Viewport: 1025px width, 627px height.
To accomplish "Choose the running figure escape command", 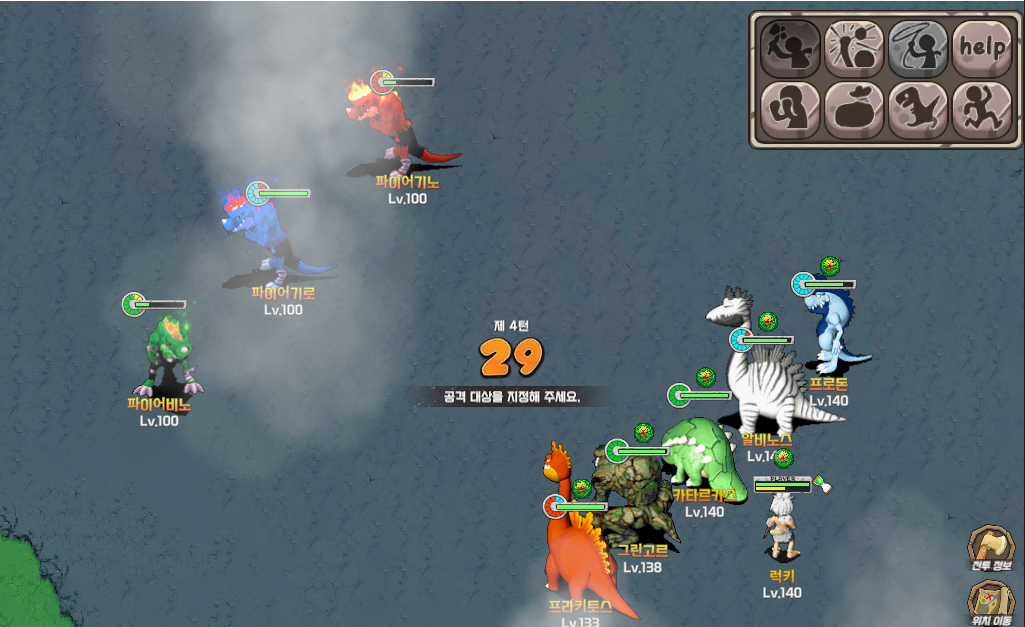I will coord(981,110).
